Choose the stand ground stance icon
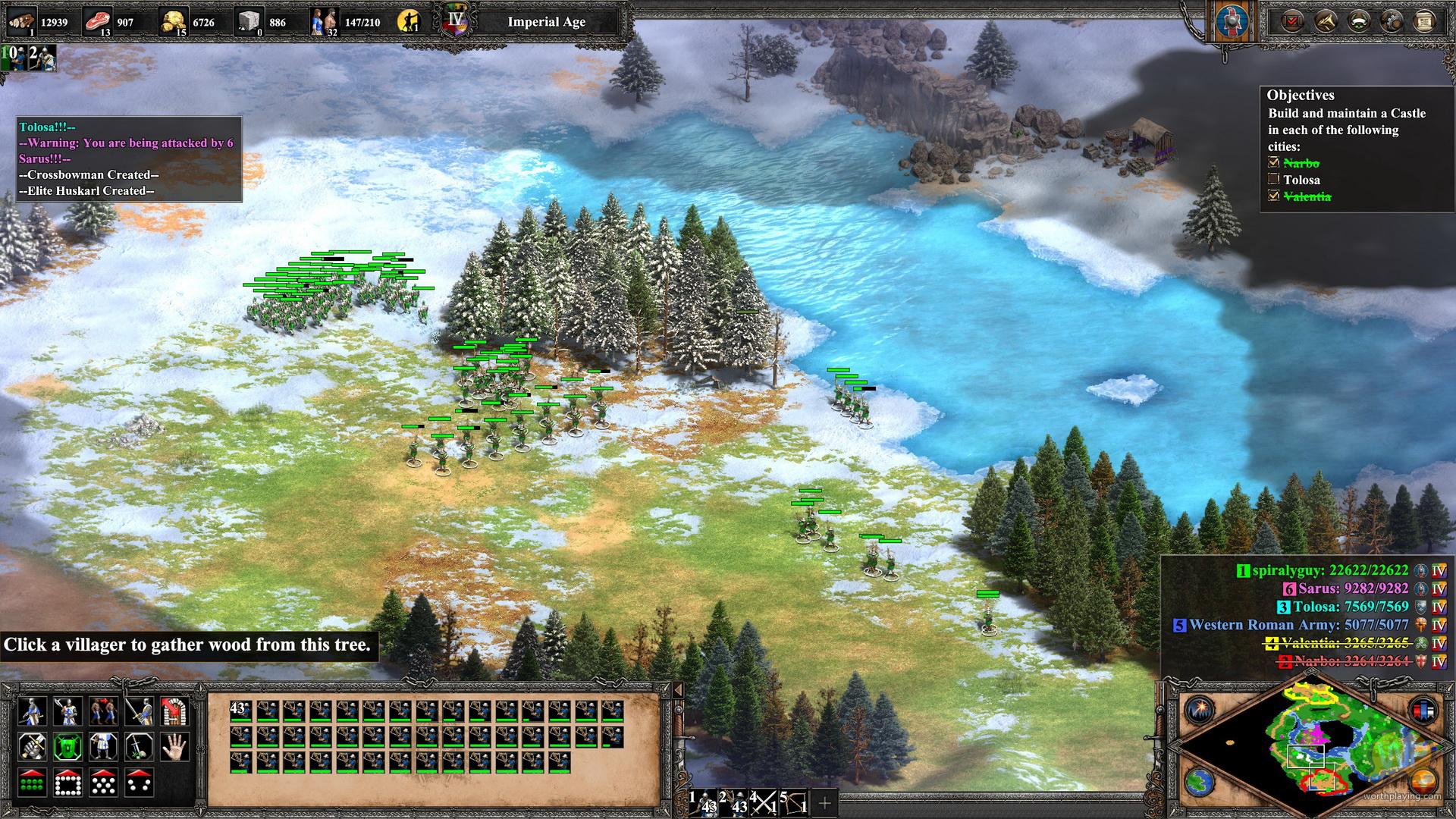This screenshot has width=1456, height=819. (103, 747)
